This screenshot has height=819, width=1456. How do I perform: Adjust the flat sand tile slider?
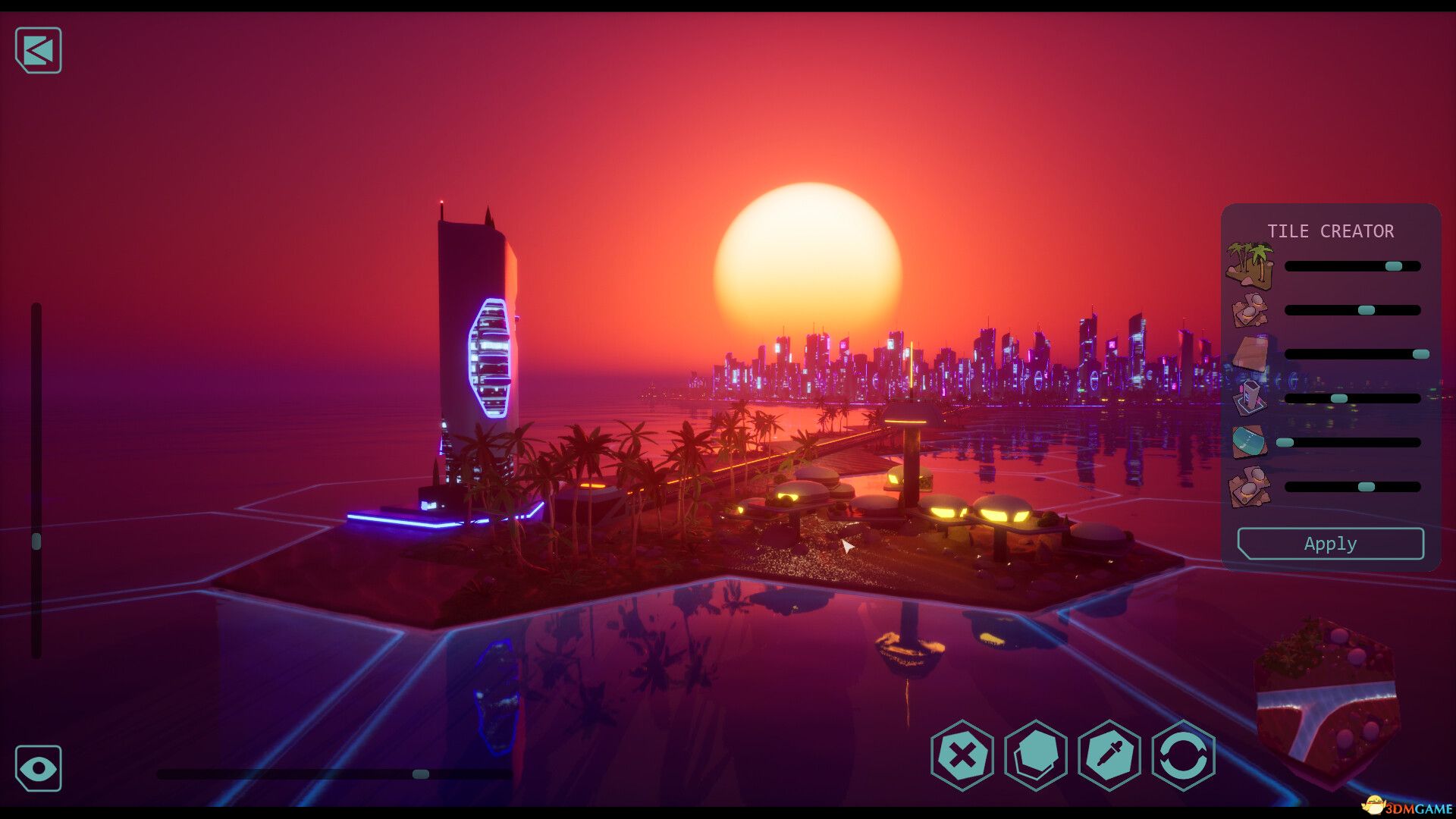tap(1420, 354)
